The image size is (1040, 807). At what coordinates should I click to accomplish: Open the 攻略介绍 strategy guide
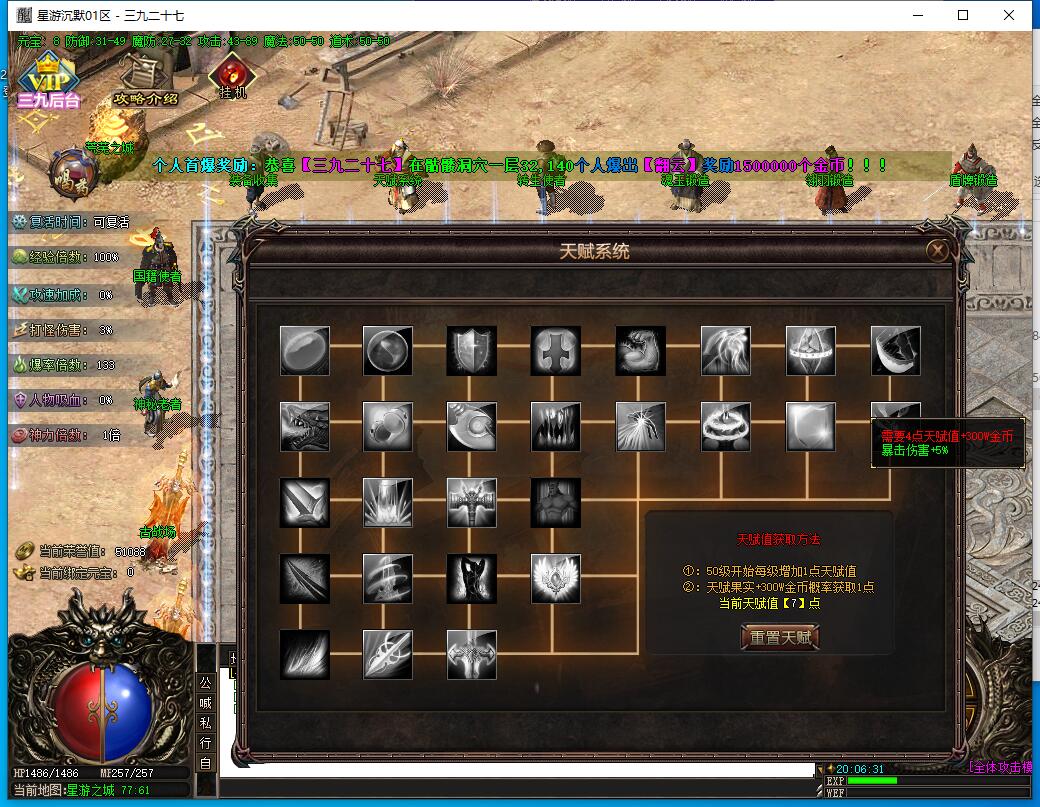[x=146, y=79]
